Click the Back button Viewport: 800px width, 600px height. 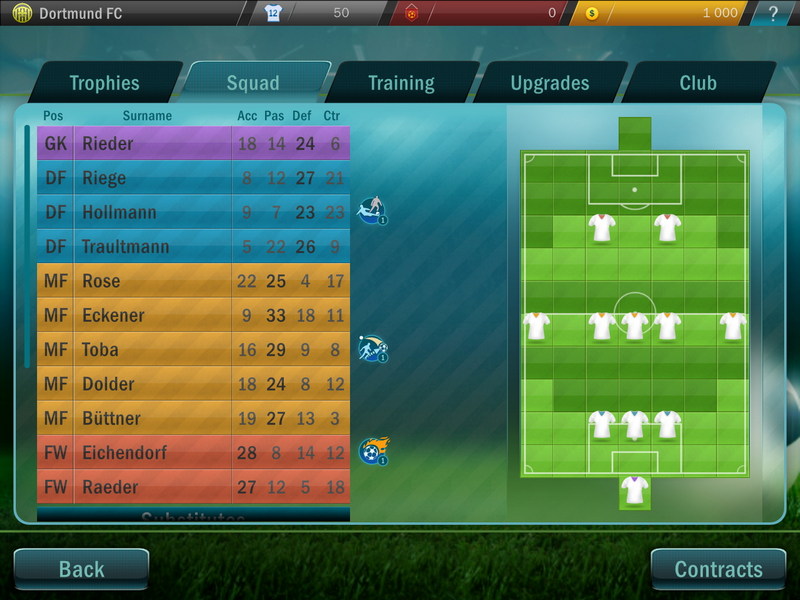point(82,569)
